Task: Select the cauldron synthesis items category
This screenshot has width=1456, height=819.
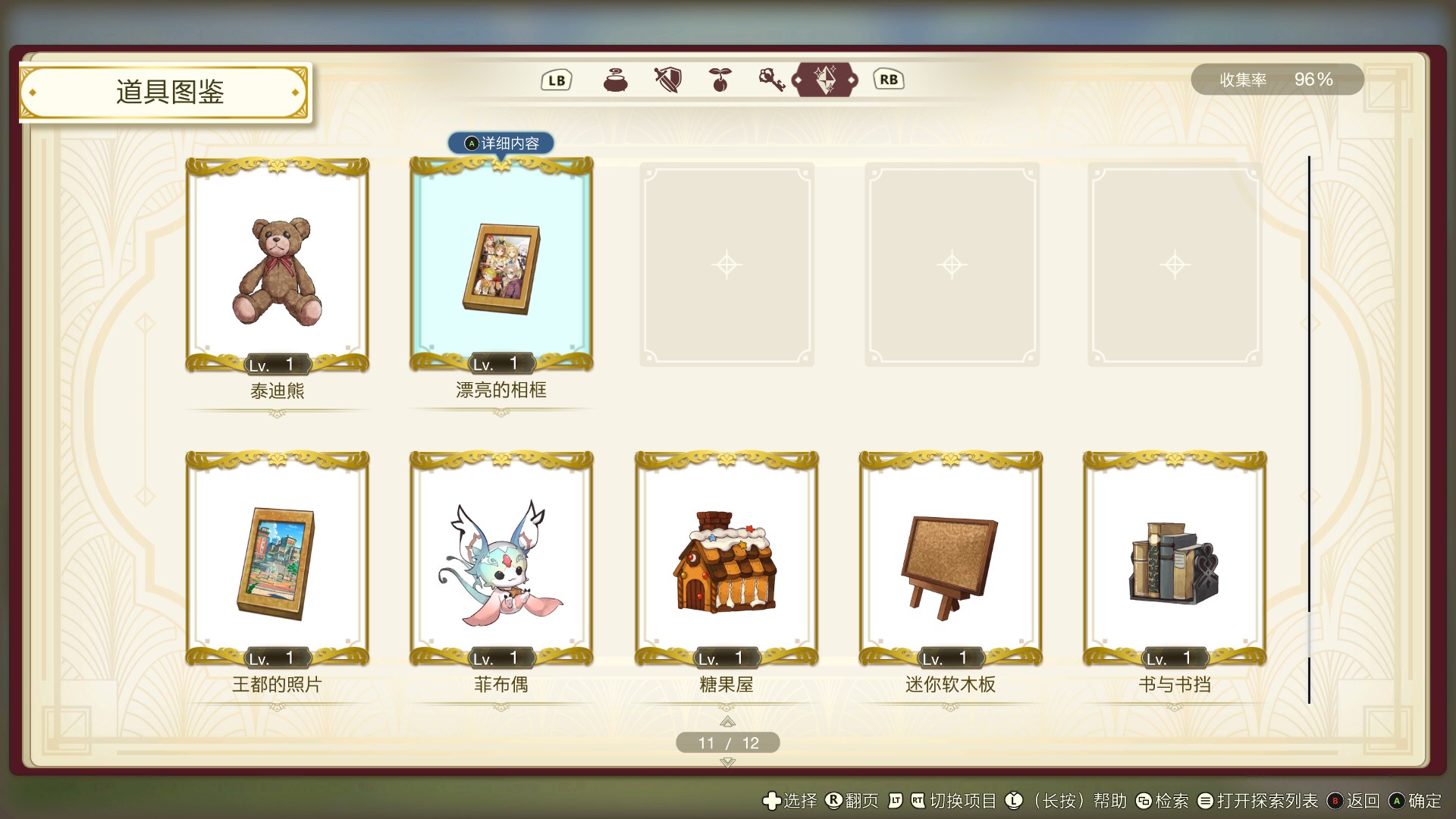Action: [615, 80]
